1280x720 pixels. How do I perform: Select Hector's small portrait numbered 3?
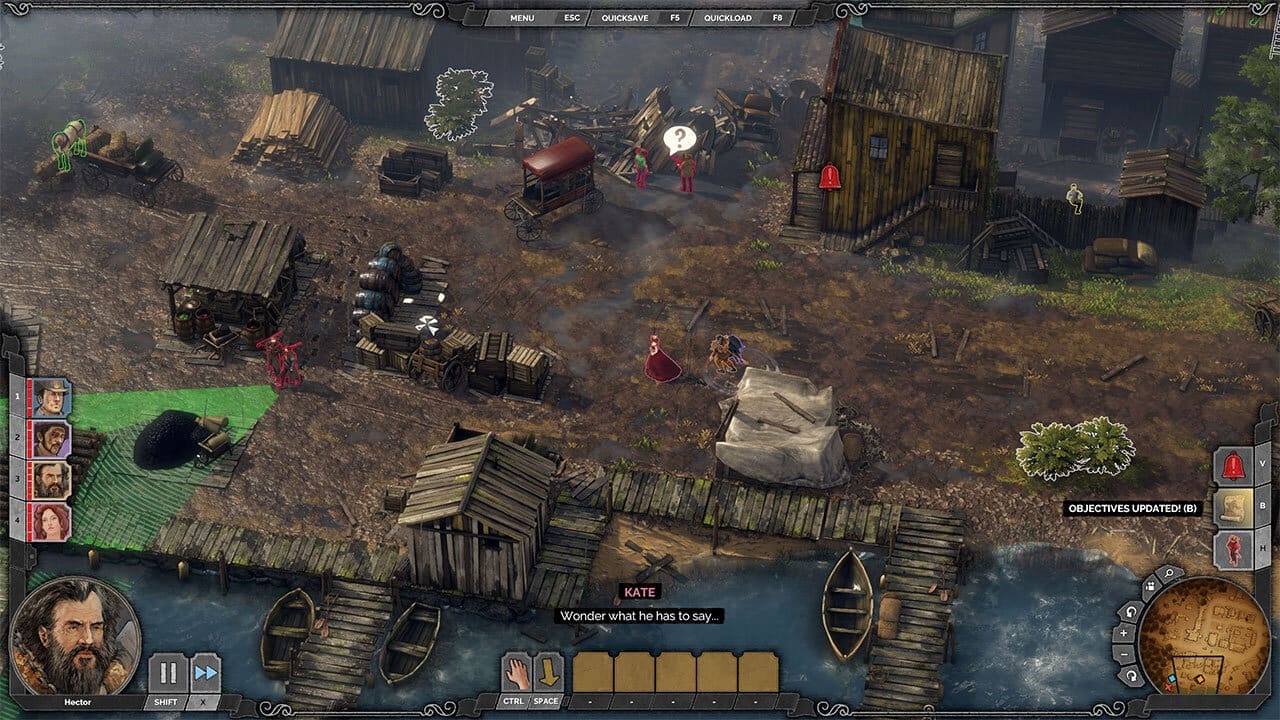[51, 480]
